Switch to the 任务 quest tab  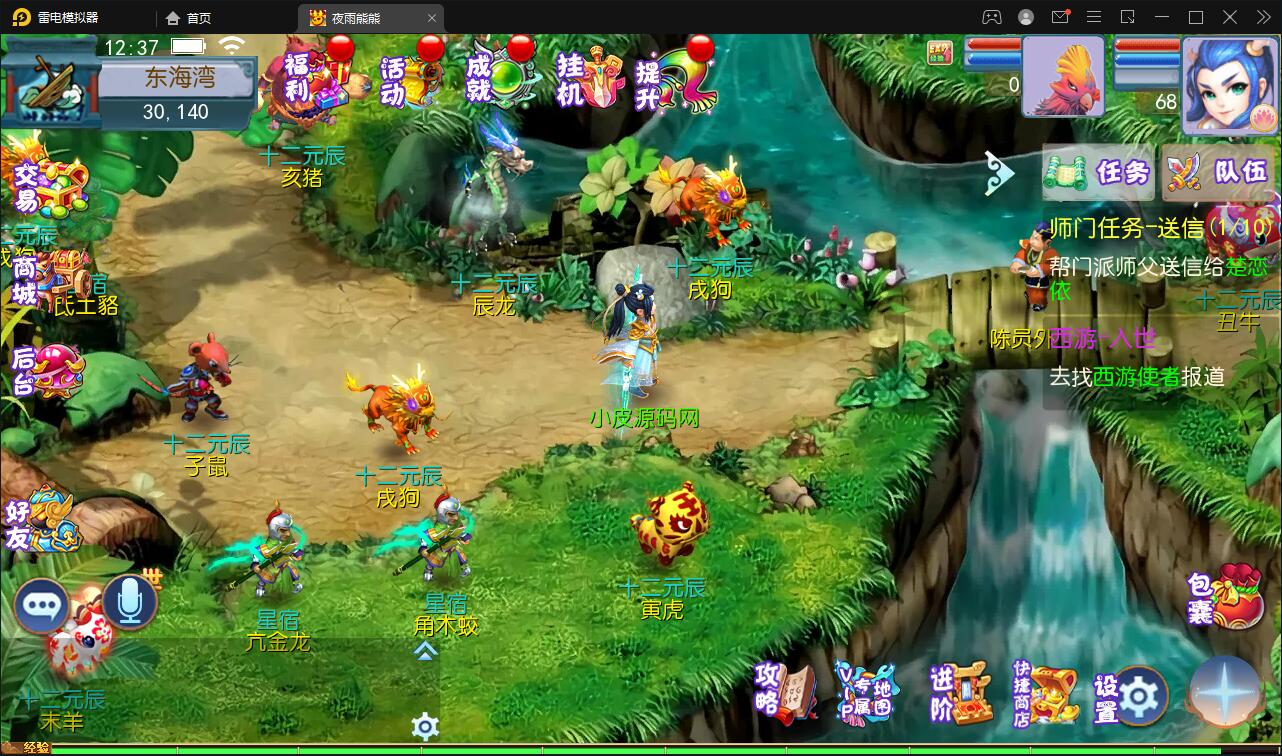(x=1100, y=174)
